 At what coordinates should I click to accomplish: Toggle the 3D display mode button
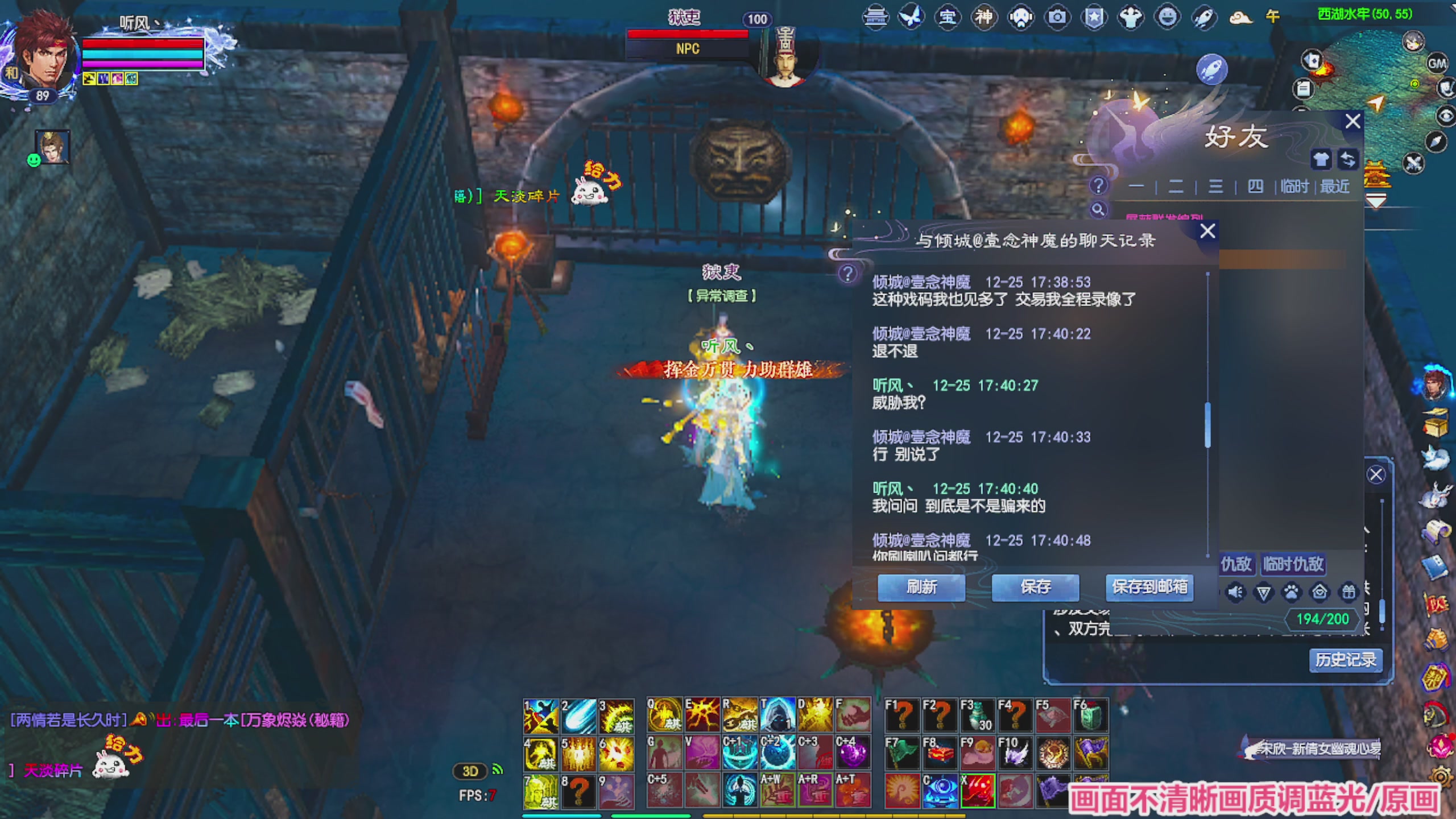click(x=470, y=771)
